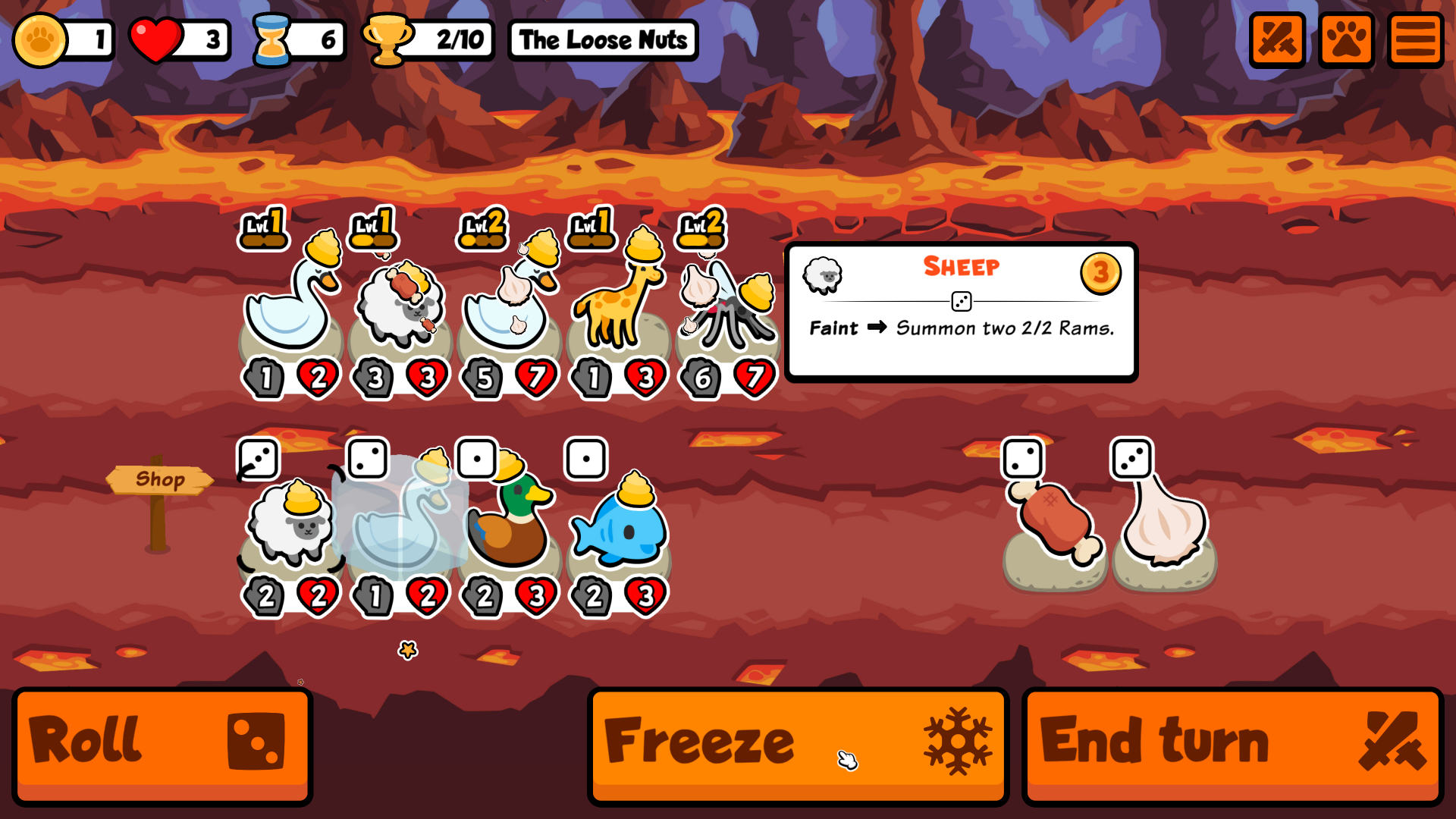Click the dice icon above the blue Fish

[585, 458]
